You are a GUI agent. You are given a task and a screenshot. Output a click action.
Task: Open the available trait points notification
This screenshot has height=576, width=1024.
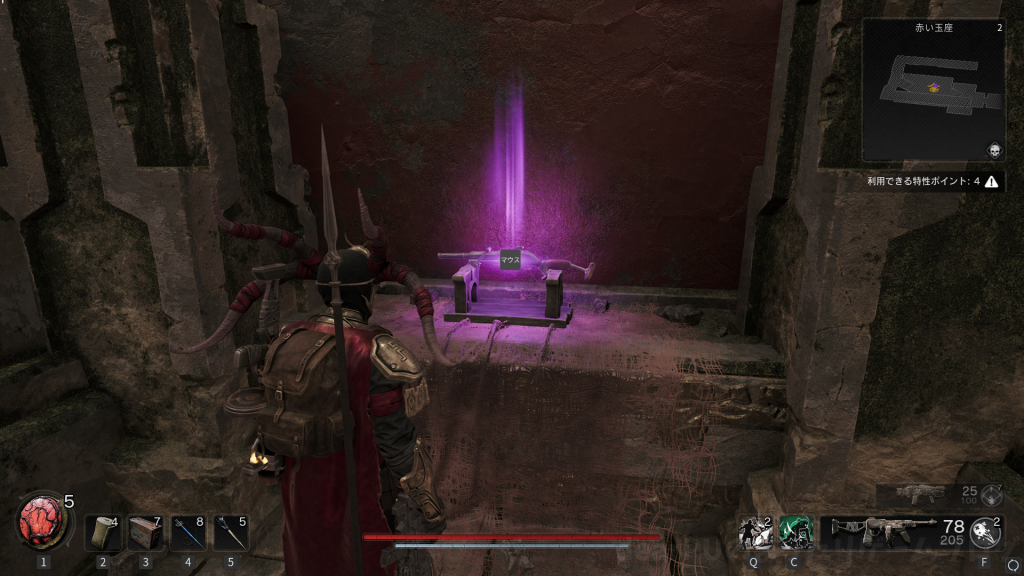coord(932,182)
